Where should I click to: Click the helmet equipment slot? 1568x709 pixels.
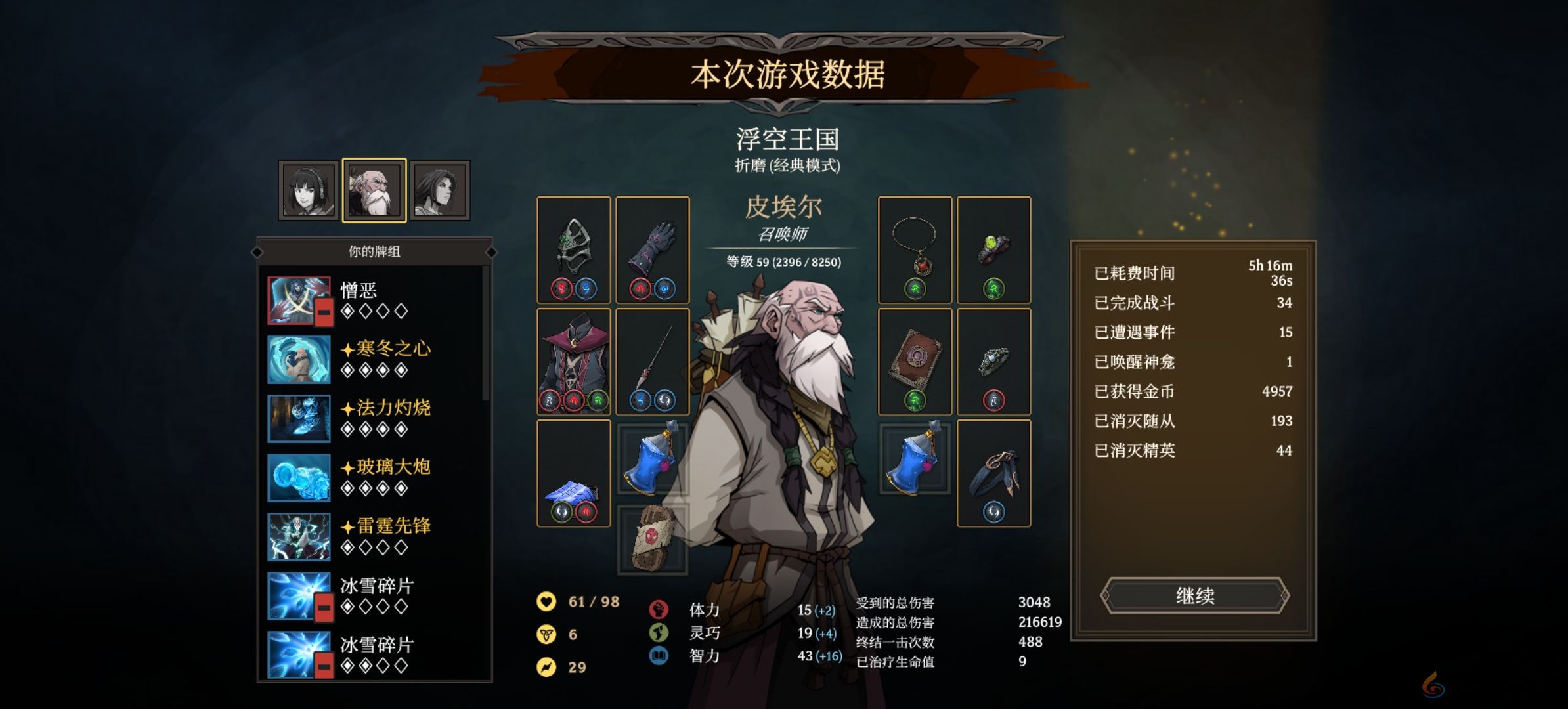click(x=573, y=249)
